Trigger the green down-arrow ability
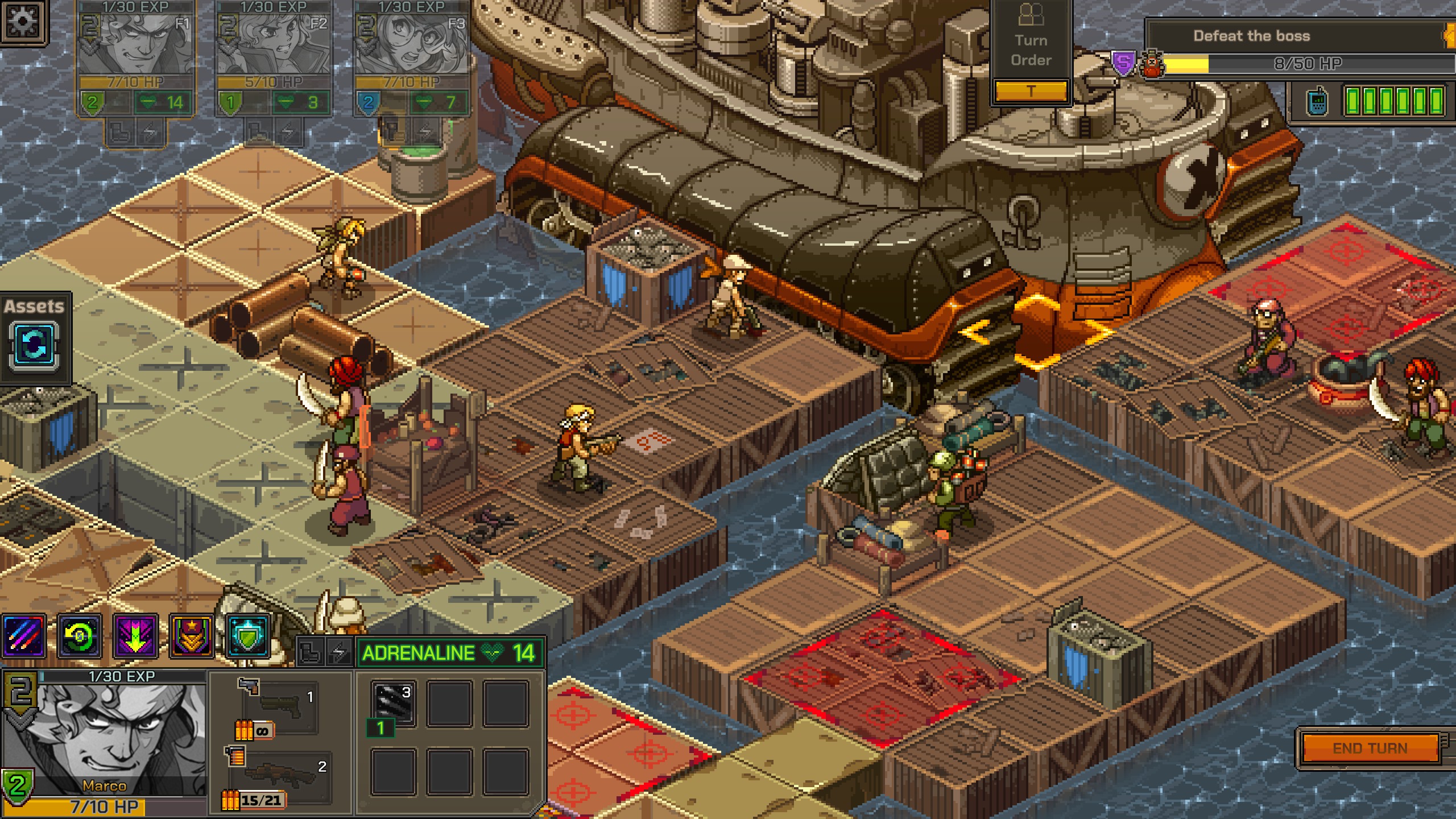This screenshot has width=1456, height=819. (x=135, y=636)
